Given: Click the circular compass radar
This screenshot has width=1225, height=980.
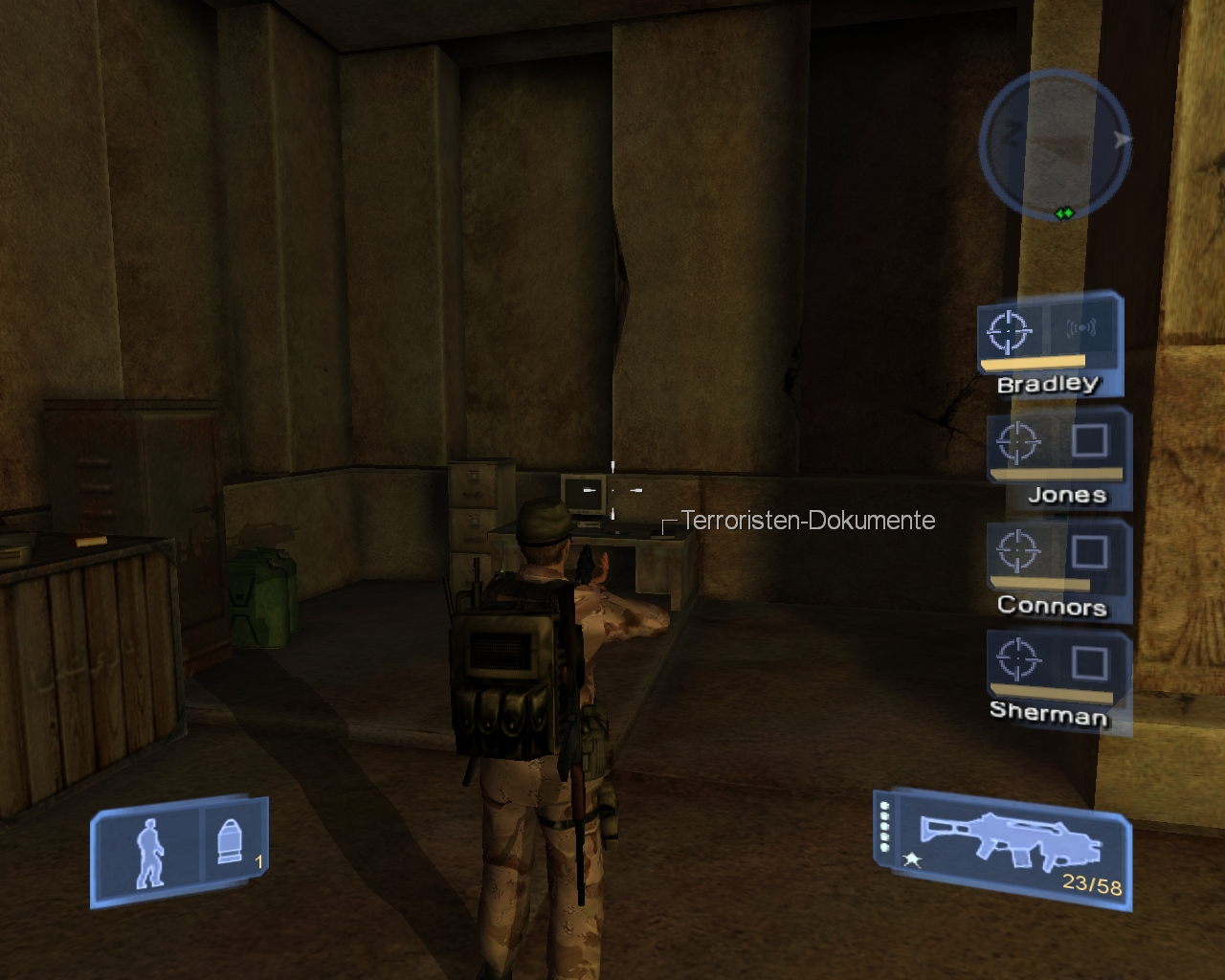Looking at the screenshot, I should pyautogui.click(x=1055, y=143).
